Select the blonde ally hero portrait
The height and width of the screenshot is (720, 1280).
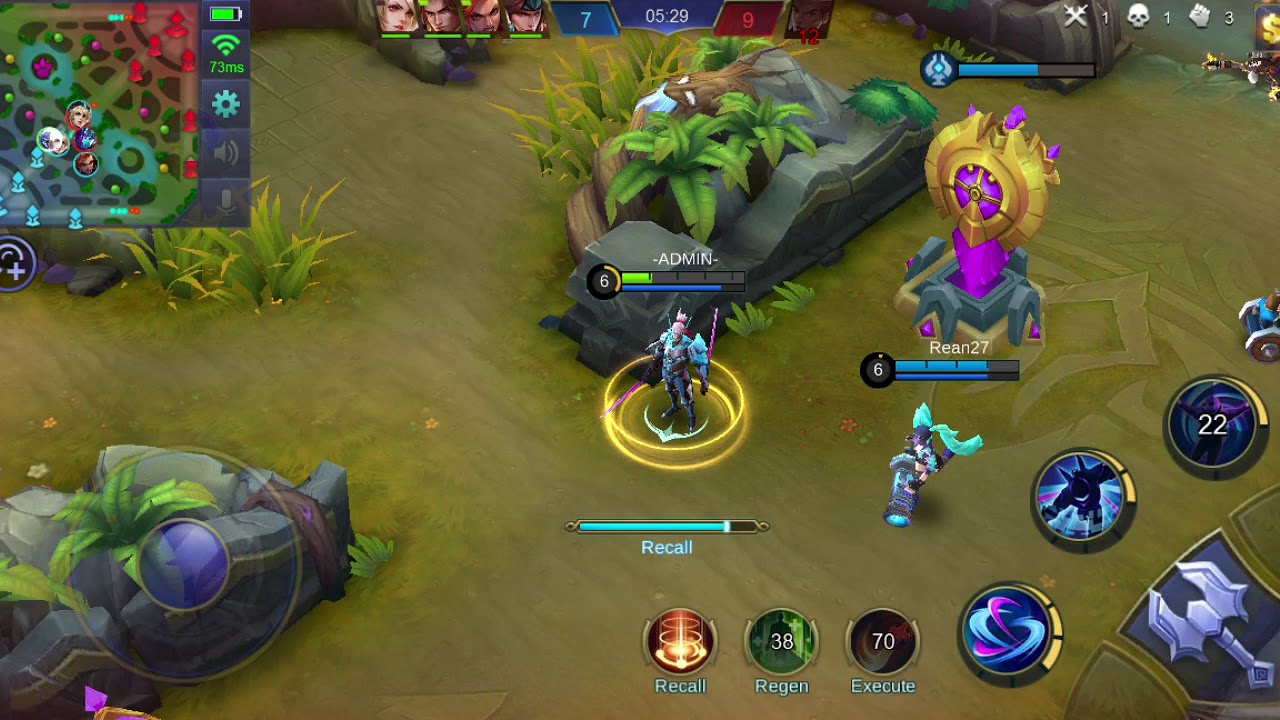tap(398, 18)
